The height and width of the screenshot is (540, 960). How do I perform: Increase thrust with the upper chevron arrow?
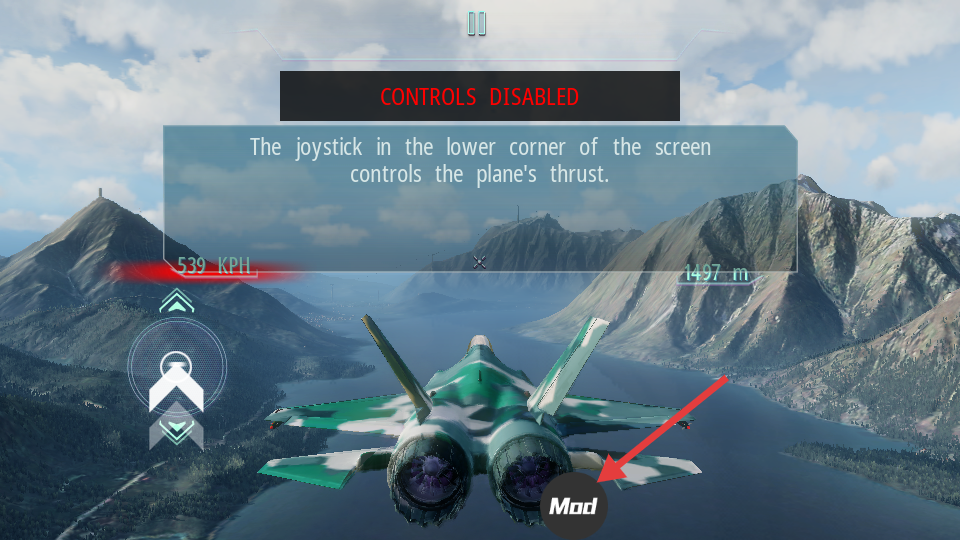tap(177, 302)
